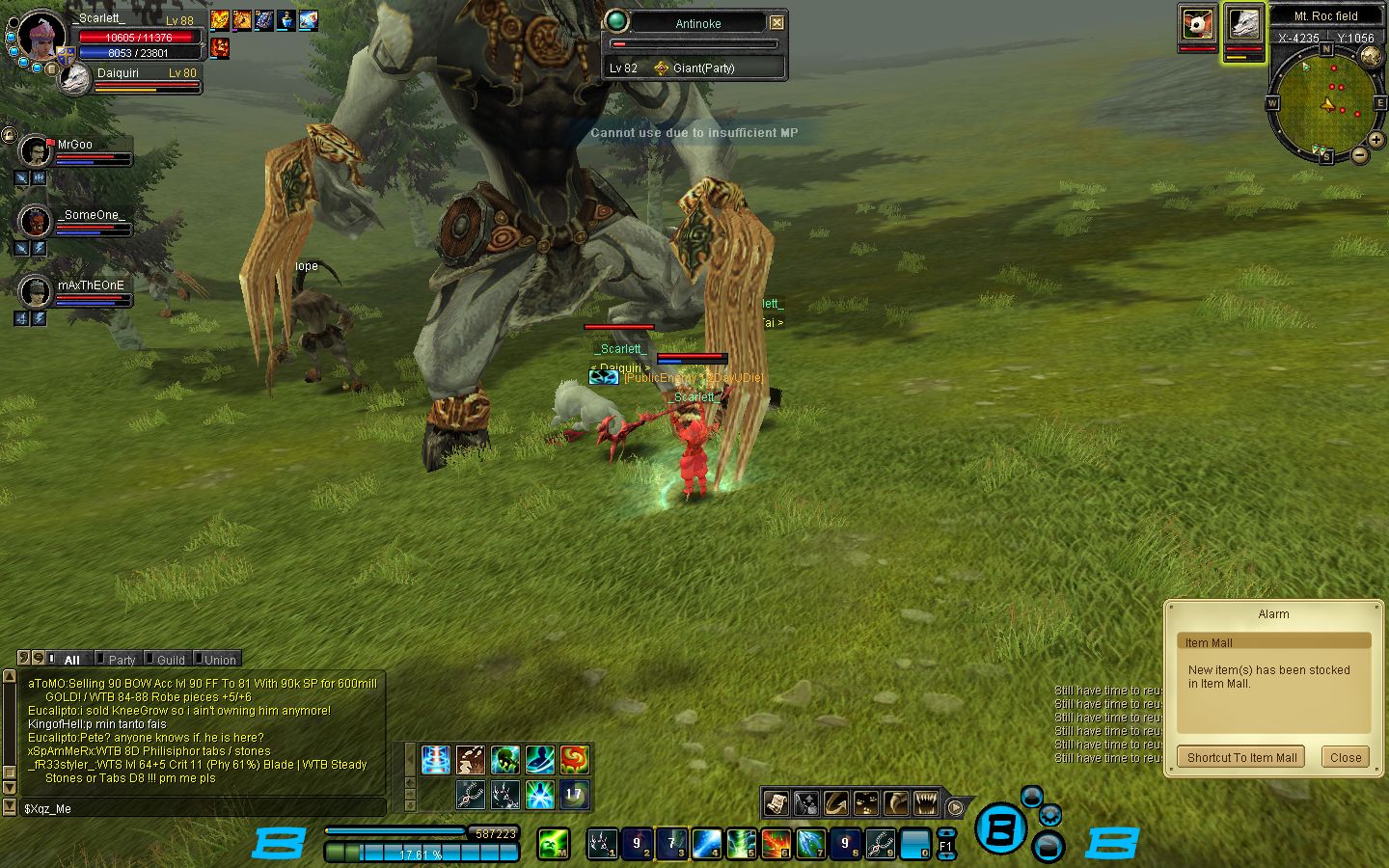Screen dimensions: 1389x868
Task: Switch to the Guild chat tab
Action: click(170, 660)
